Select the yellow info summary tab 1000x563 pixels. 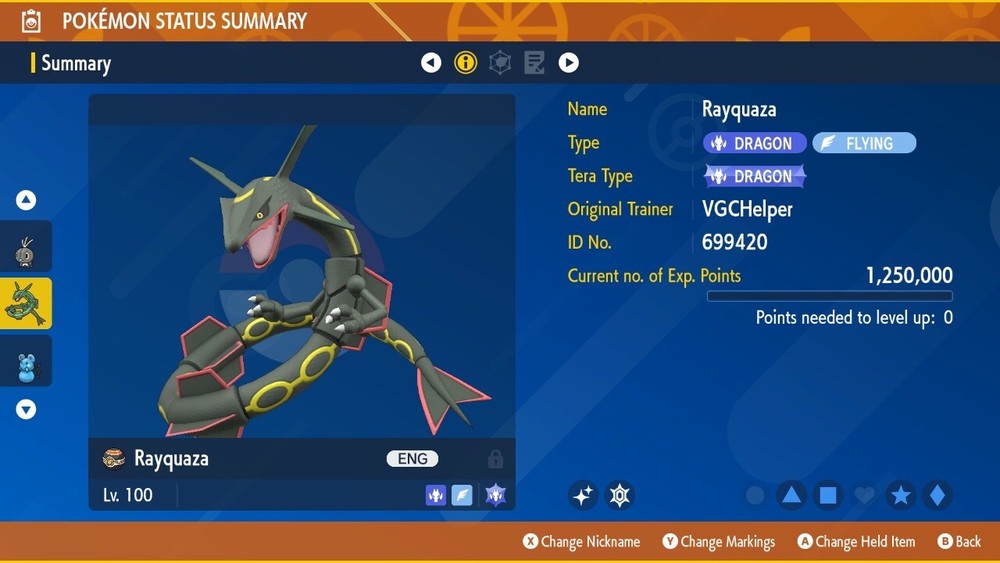click(465, 63)
